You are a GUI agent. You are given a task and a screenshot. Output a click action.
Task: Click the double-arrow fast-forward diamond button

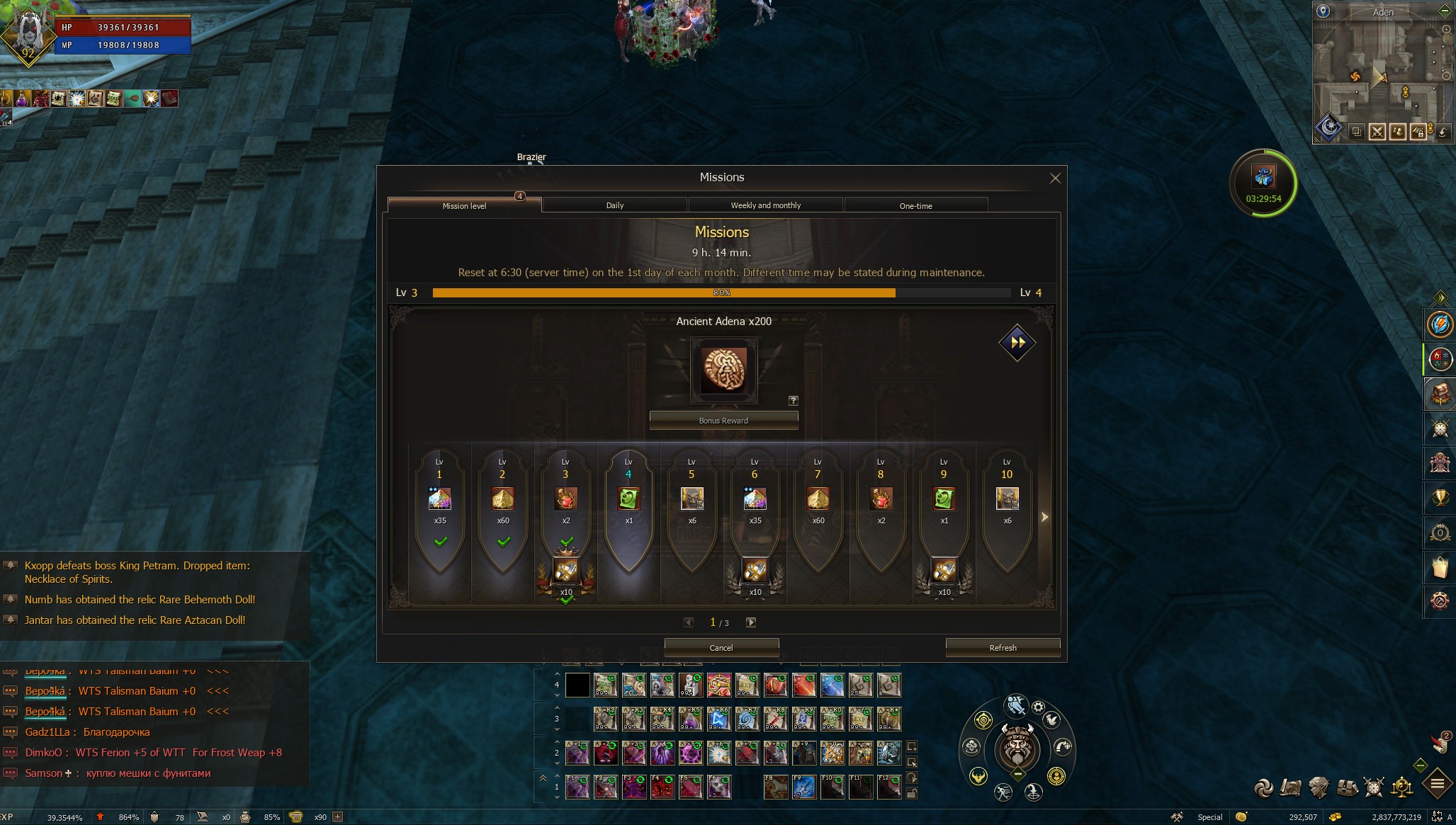click(x=1017, y=343)
